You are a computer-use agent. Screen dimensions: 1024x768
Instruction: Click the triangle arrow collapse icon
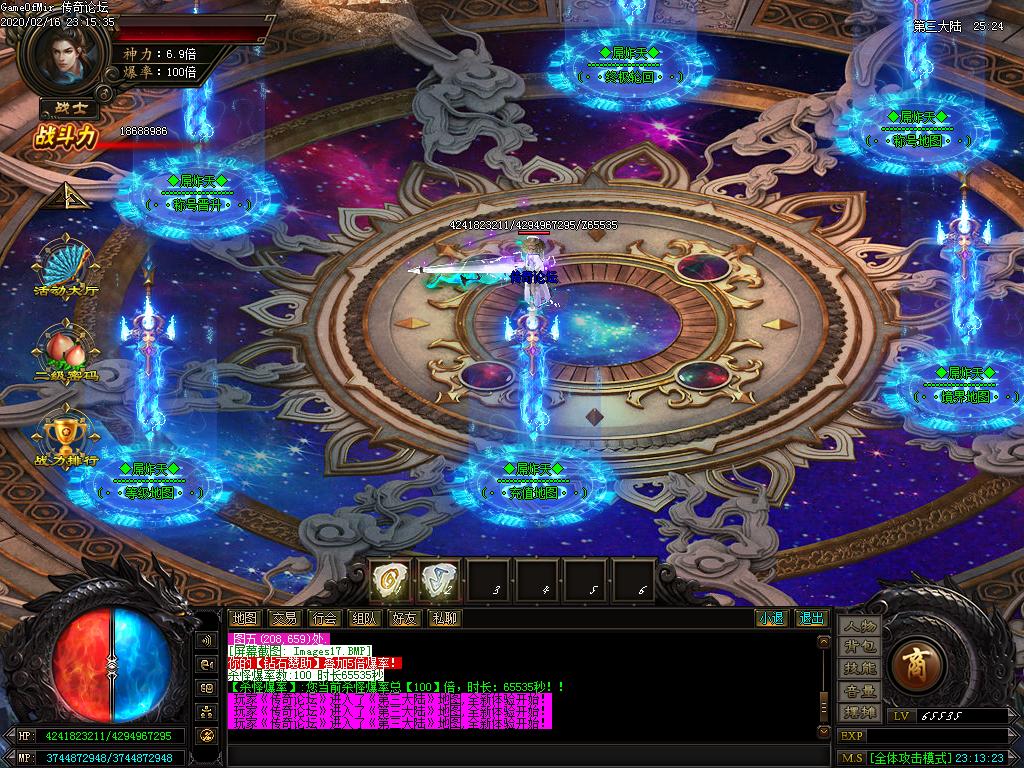[x=73, y=195]
